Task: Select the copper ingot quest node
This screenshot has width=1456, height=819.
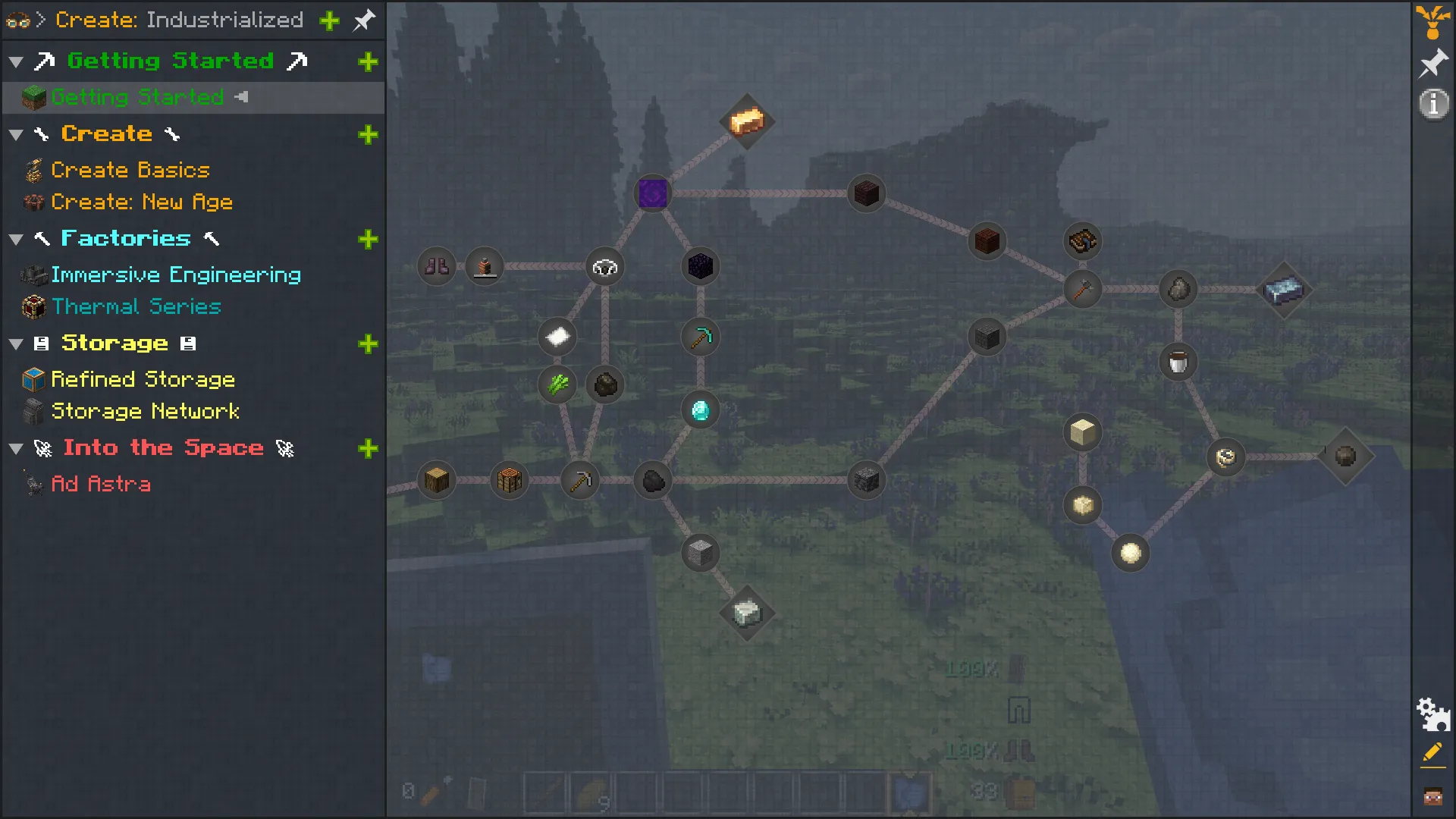Action: point(746,122)
